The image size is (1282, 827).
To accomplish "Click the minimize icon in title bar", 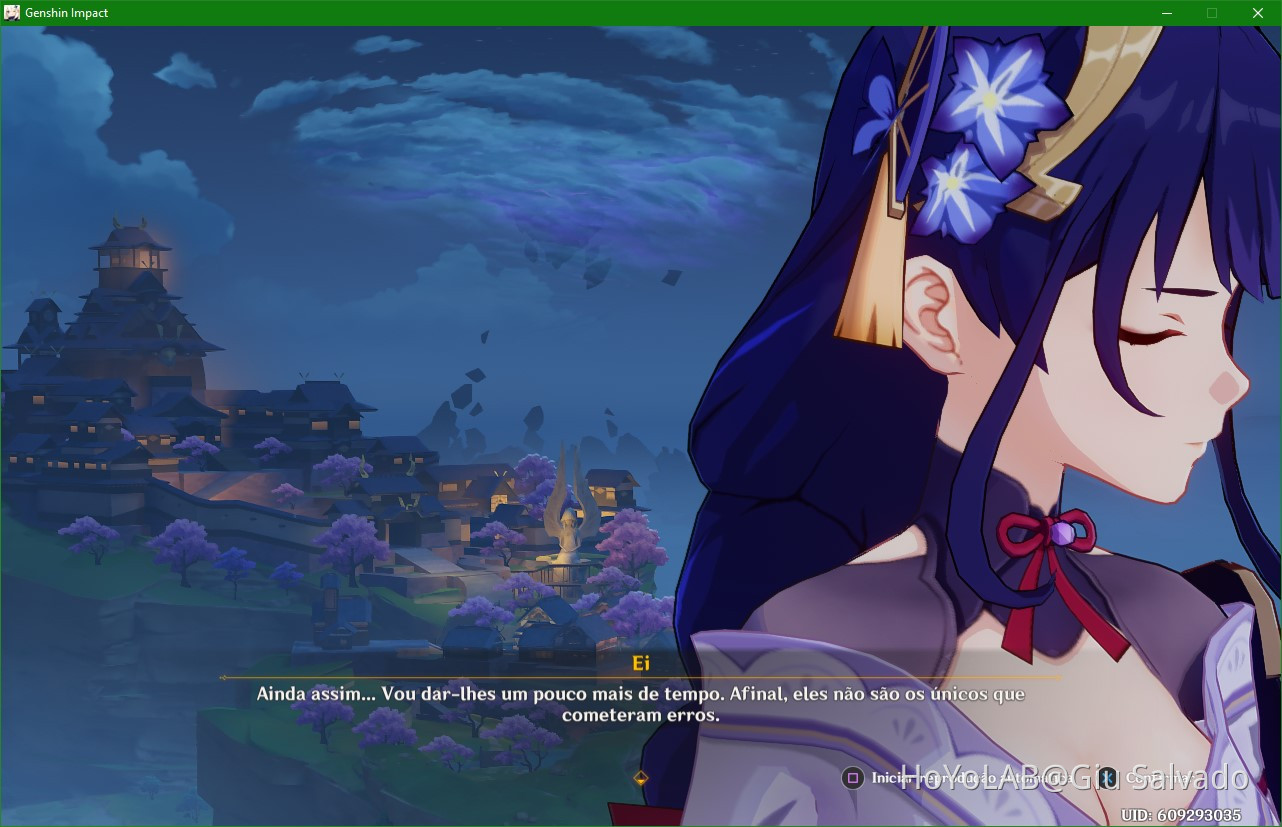I will (x=1166, y=13).
